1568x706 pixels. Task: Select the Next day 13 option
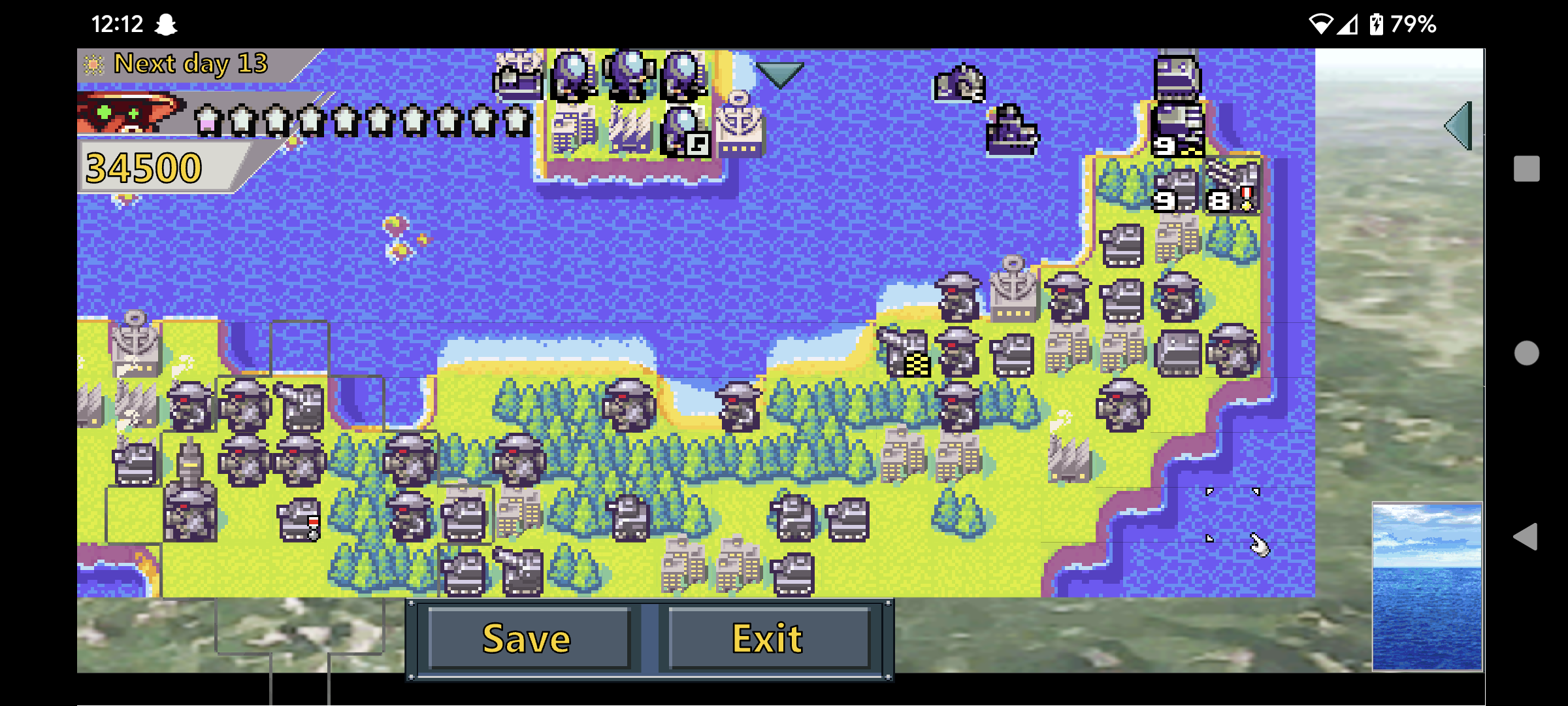coord(189,63)
